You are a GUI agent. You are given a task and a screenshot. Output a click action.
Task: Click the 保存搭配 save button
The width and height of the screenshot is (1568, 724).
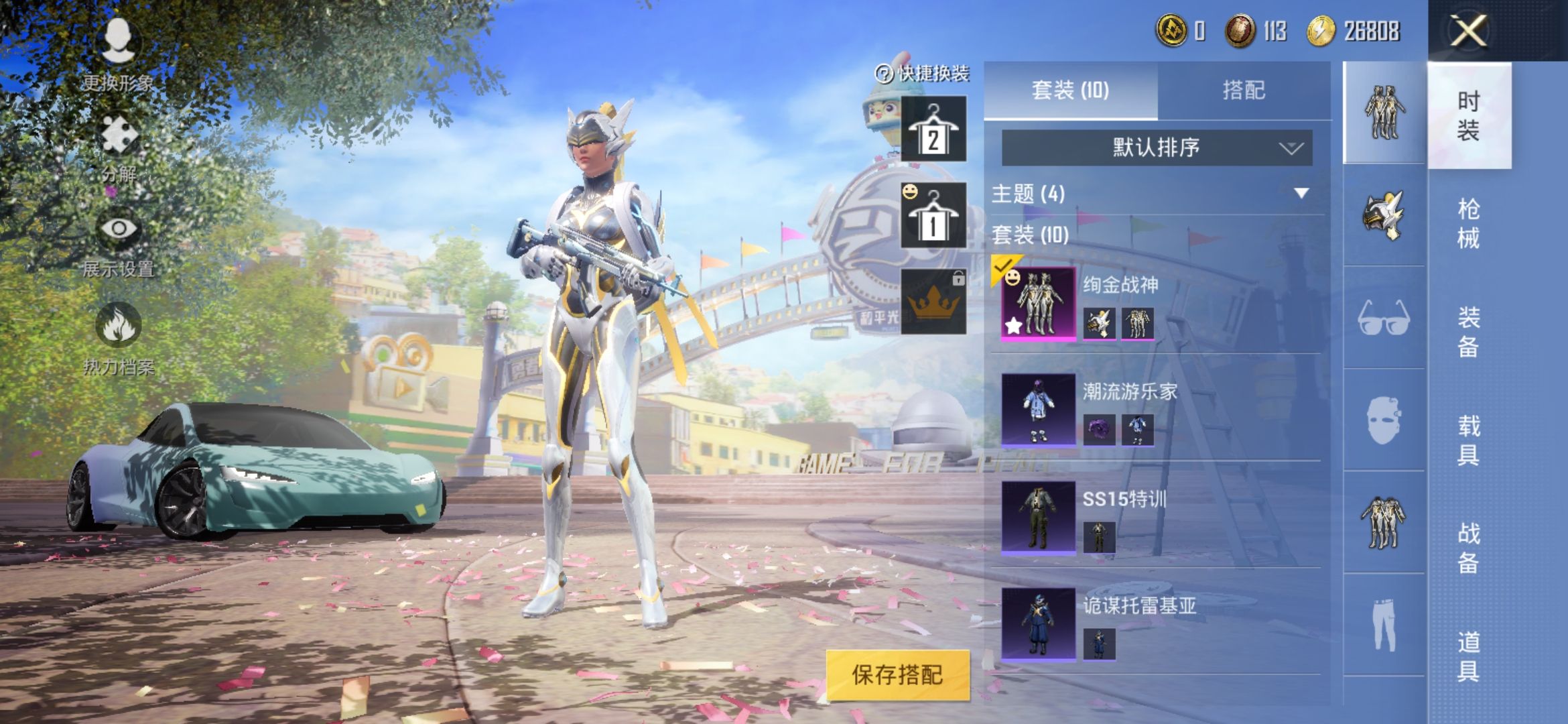(x=897, y=674)
